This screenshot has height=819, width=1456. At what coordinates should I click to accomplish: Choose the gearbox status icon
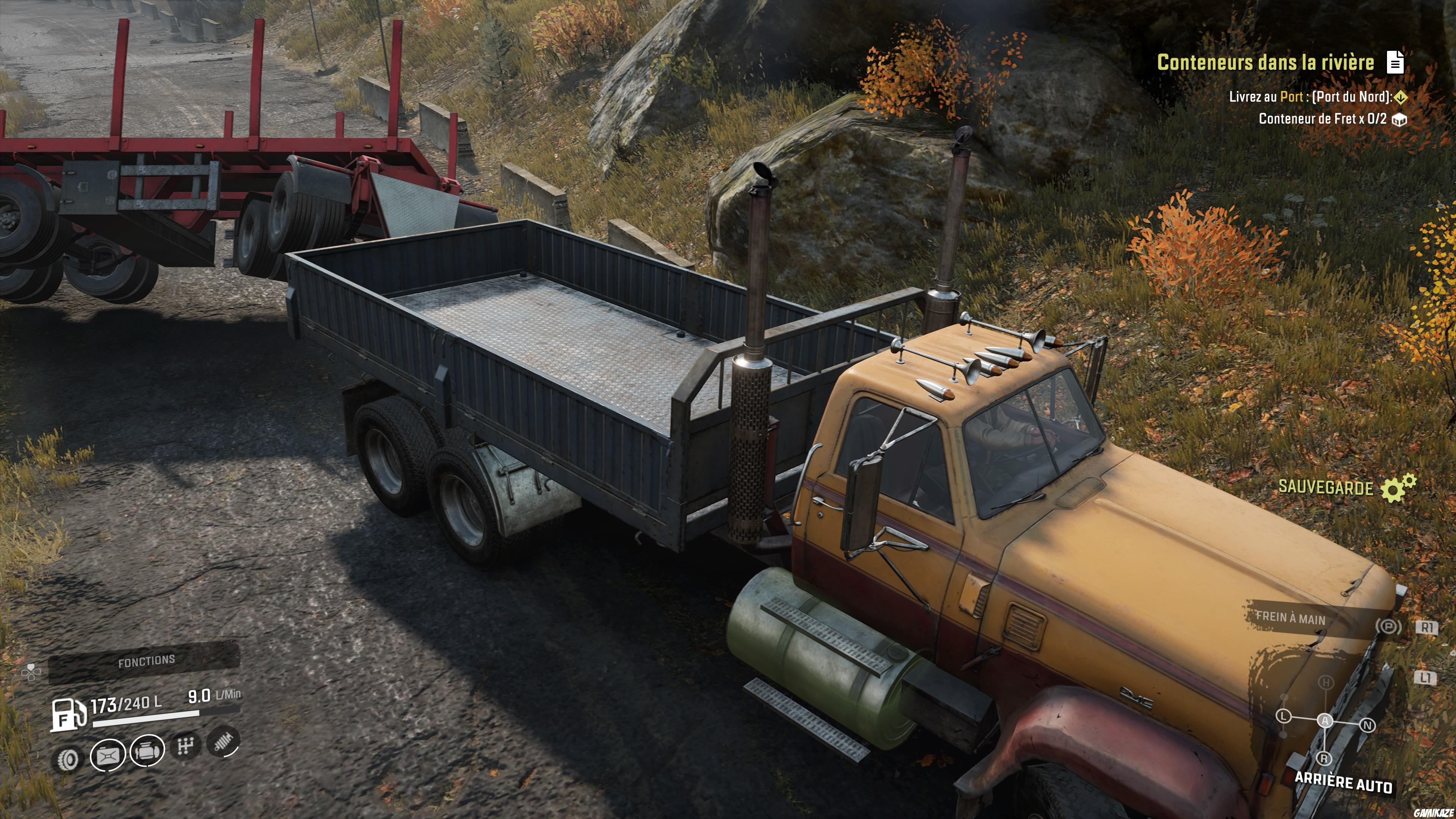tap(185, 746)
